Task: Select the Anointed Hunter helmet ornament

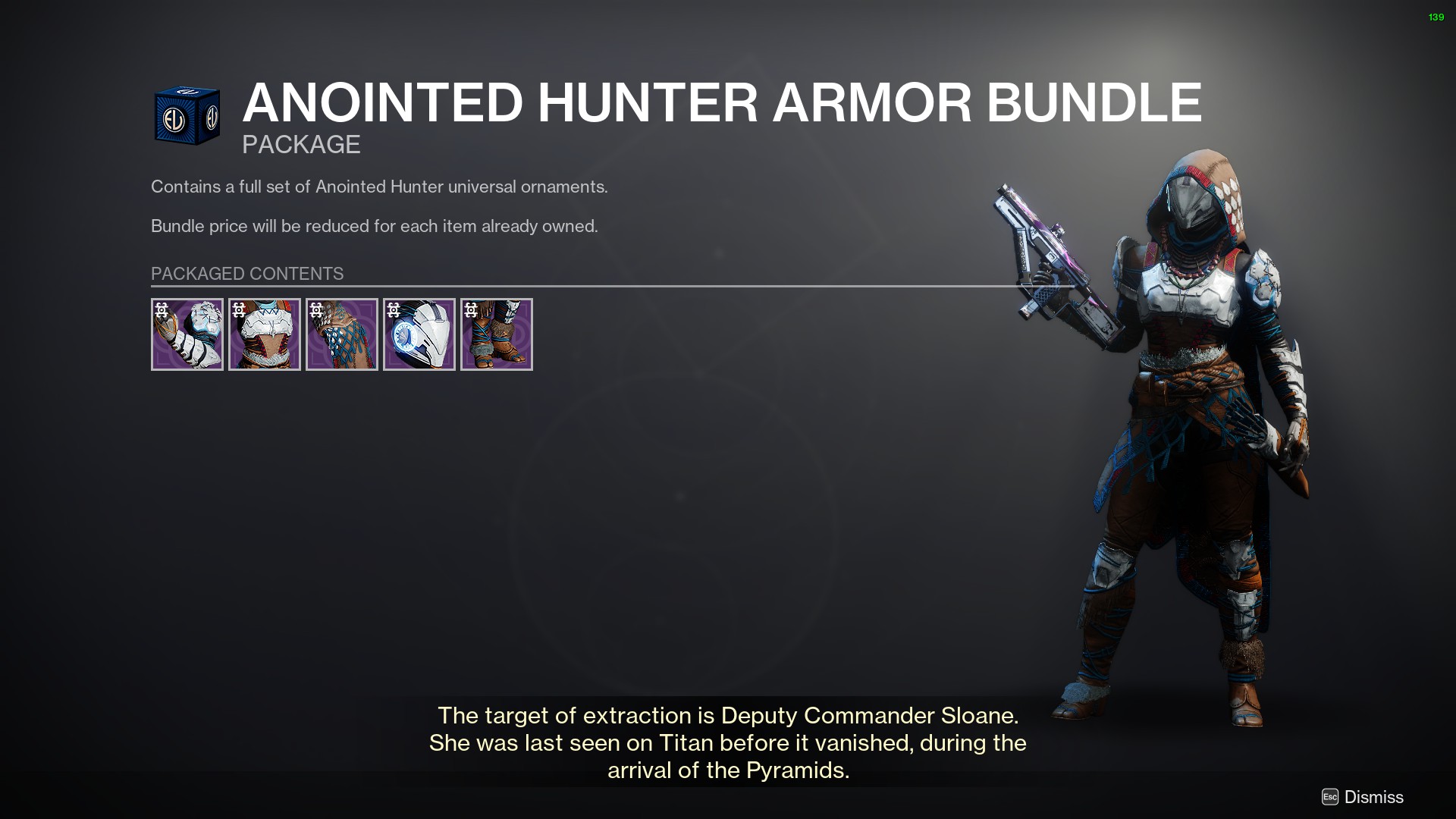Action: (x=419, y=334)
